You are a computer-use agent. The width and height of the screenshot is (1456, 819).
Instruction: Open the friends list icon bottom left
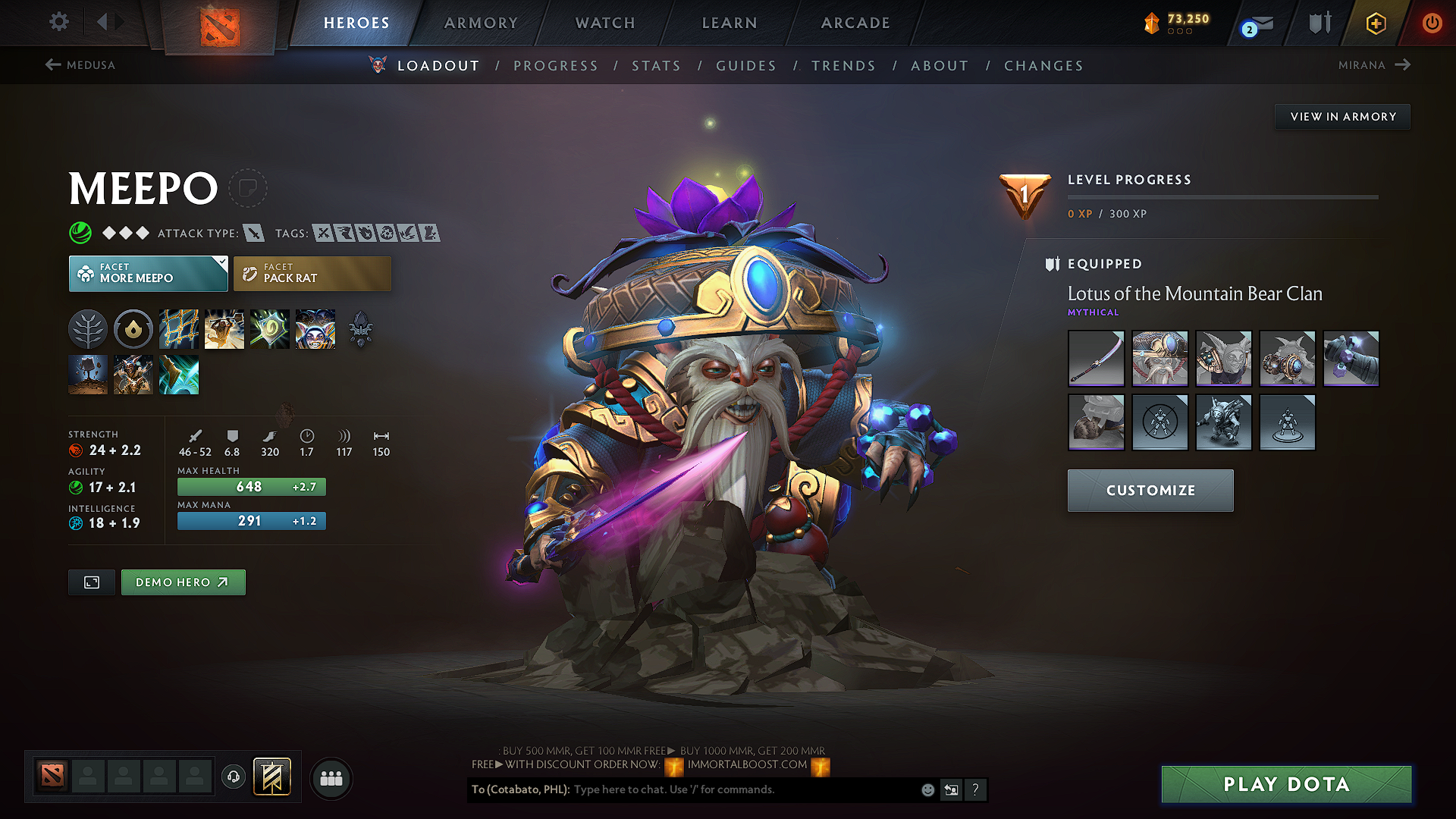coord(331,777)
